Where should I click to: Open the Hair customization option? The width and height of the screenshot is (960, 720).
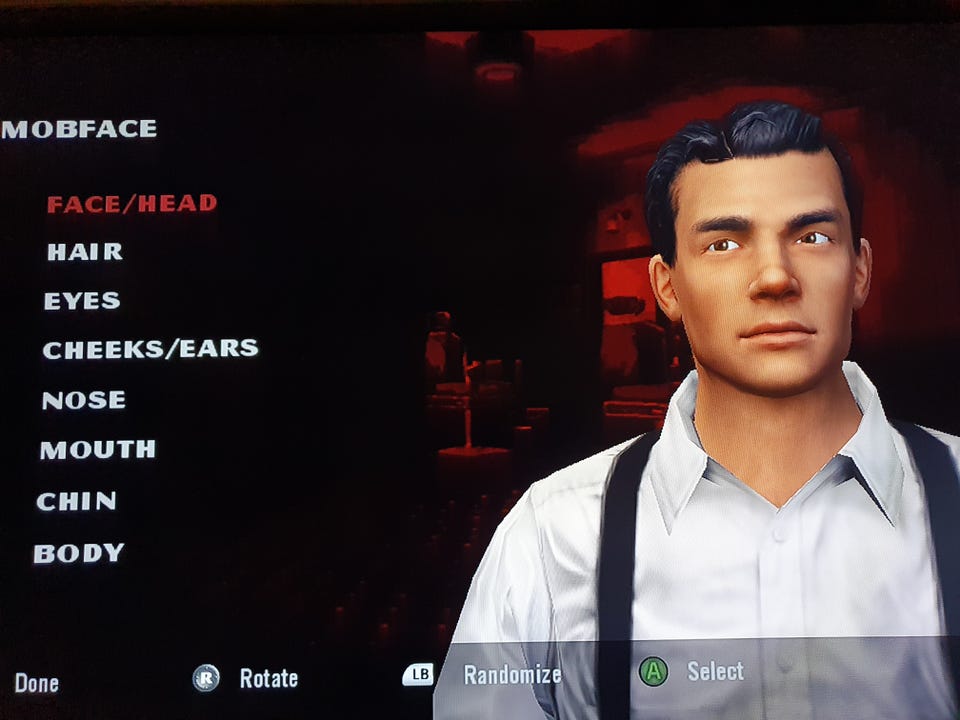tap(85, 252)
